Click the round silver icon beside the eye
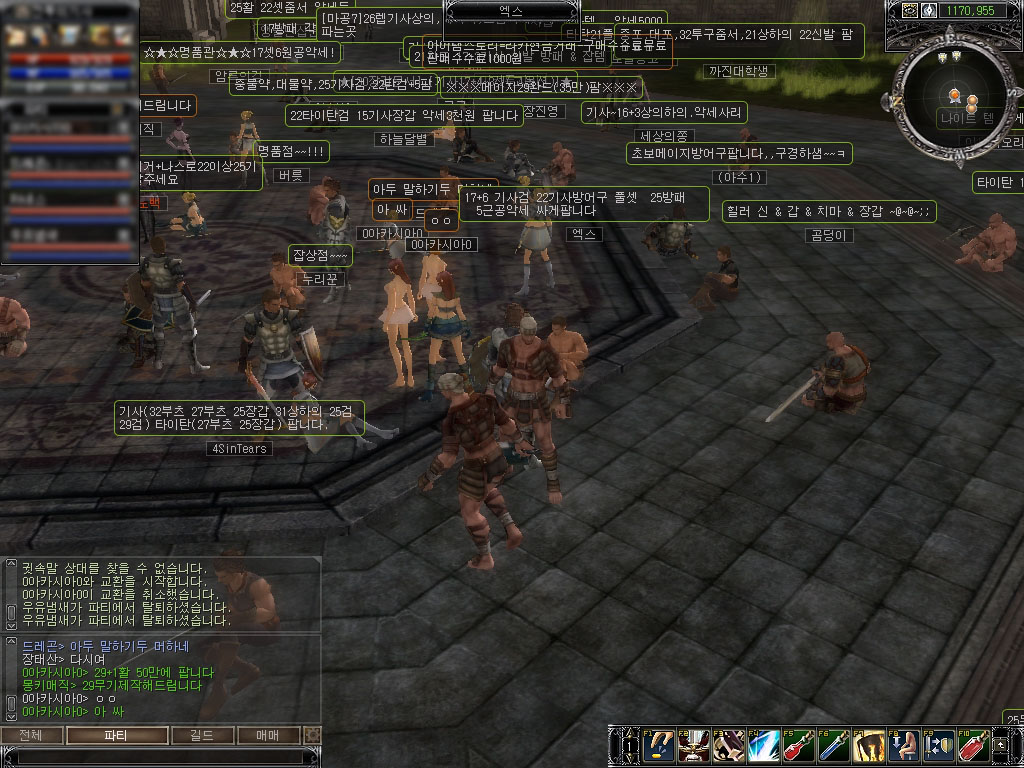The image size is (1024, 768). click(927, 10)
